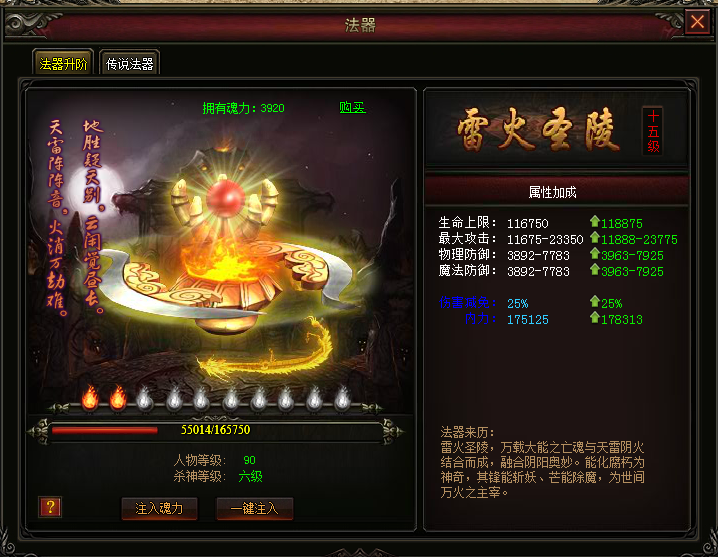Click the green 购买 link

352,108
